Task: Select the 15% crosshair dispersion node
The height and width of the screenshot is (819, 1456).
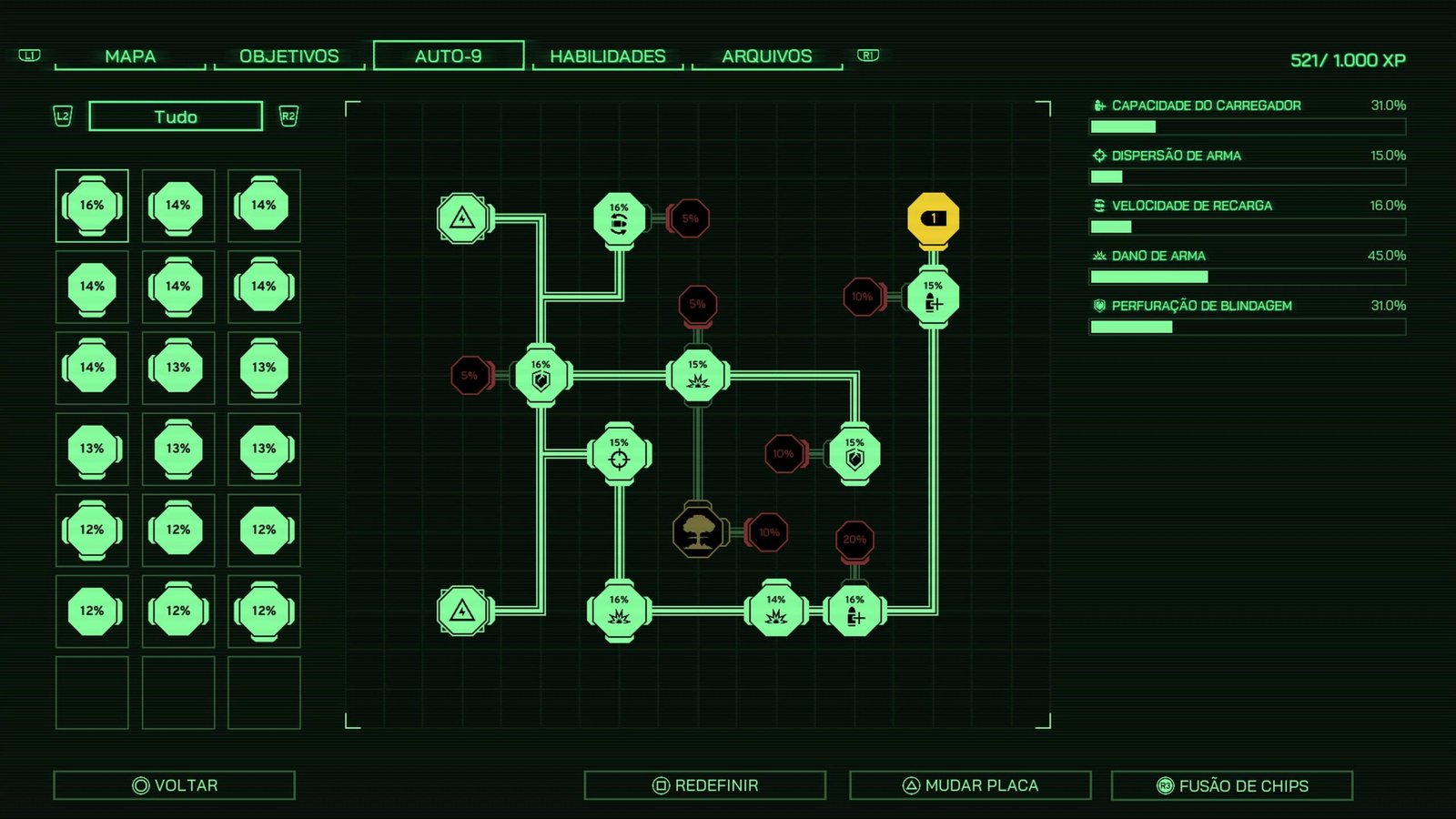Action: pos(619,454)
